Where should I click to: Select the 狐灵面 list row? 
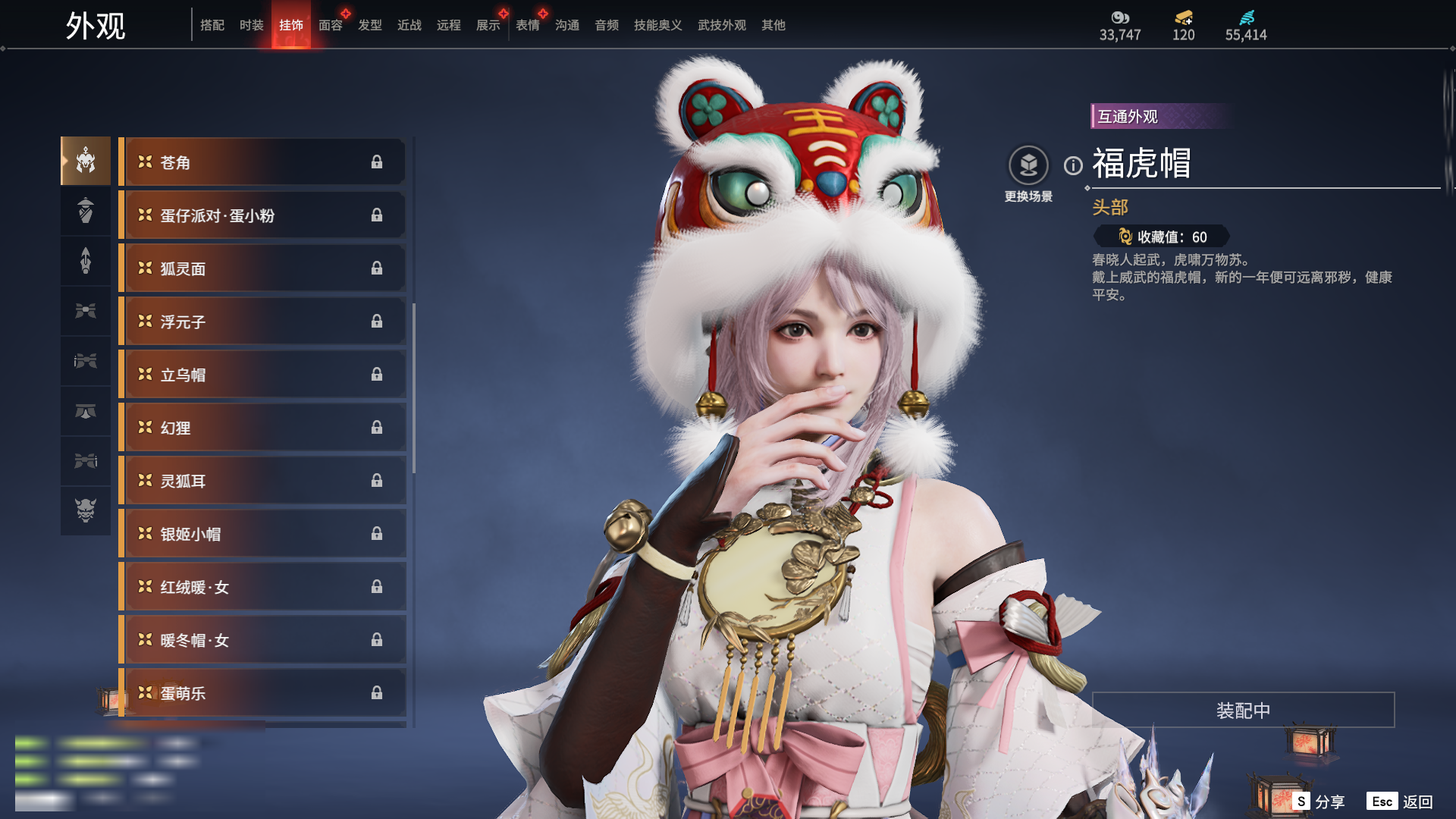point(262,268)
